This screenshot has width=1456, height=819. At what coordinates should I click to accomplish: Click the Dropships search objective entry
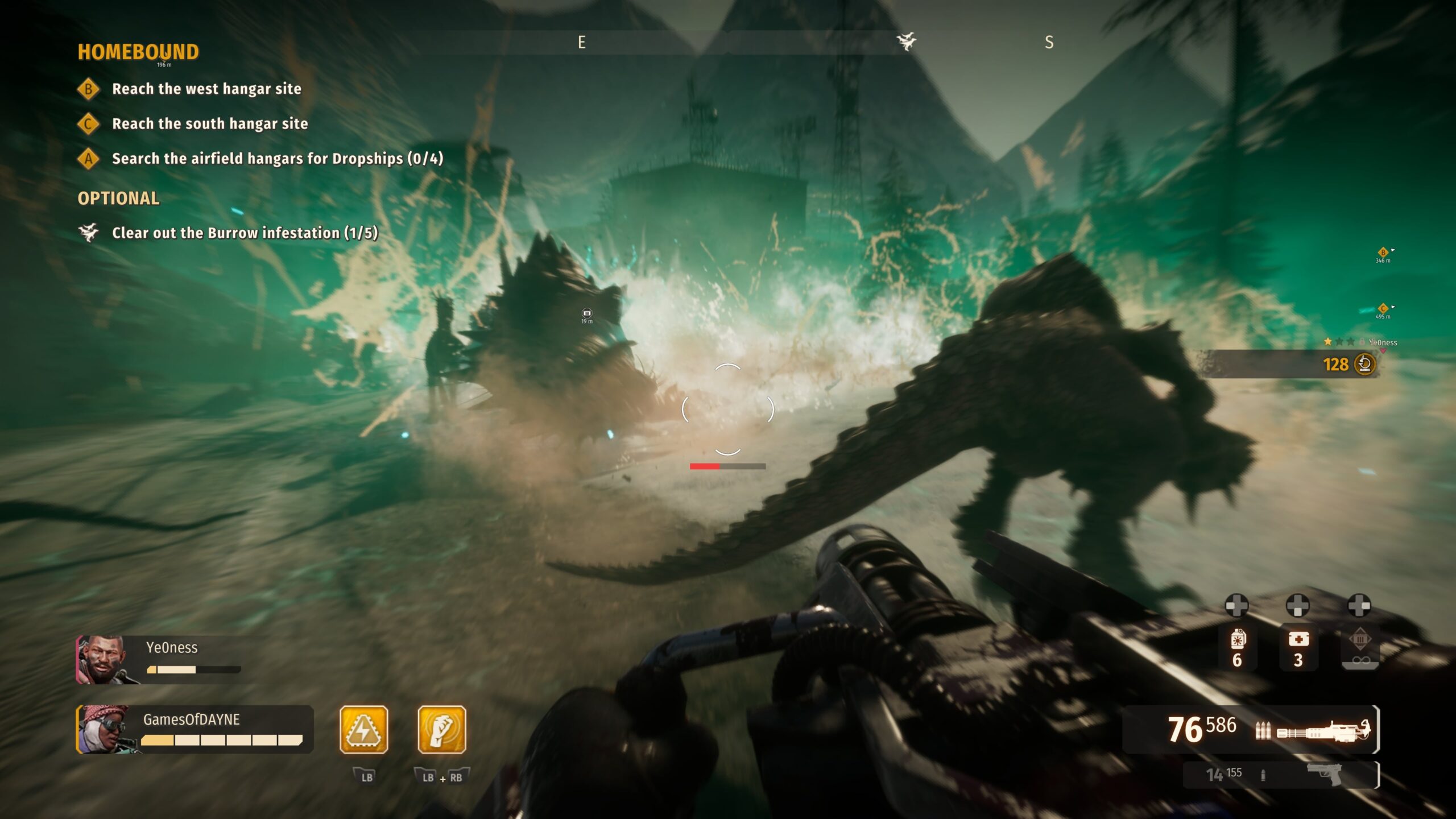pyautogui.click(x=277, y=159)
